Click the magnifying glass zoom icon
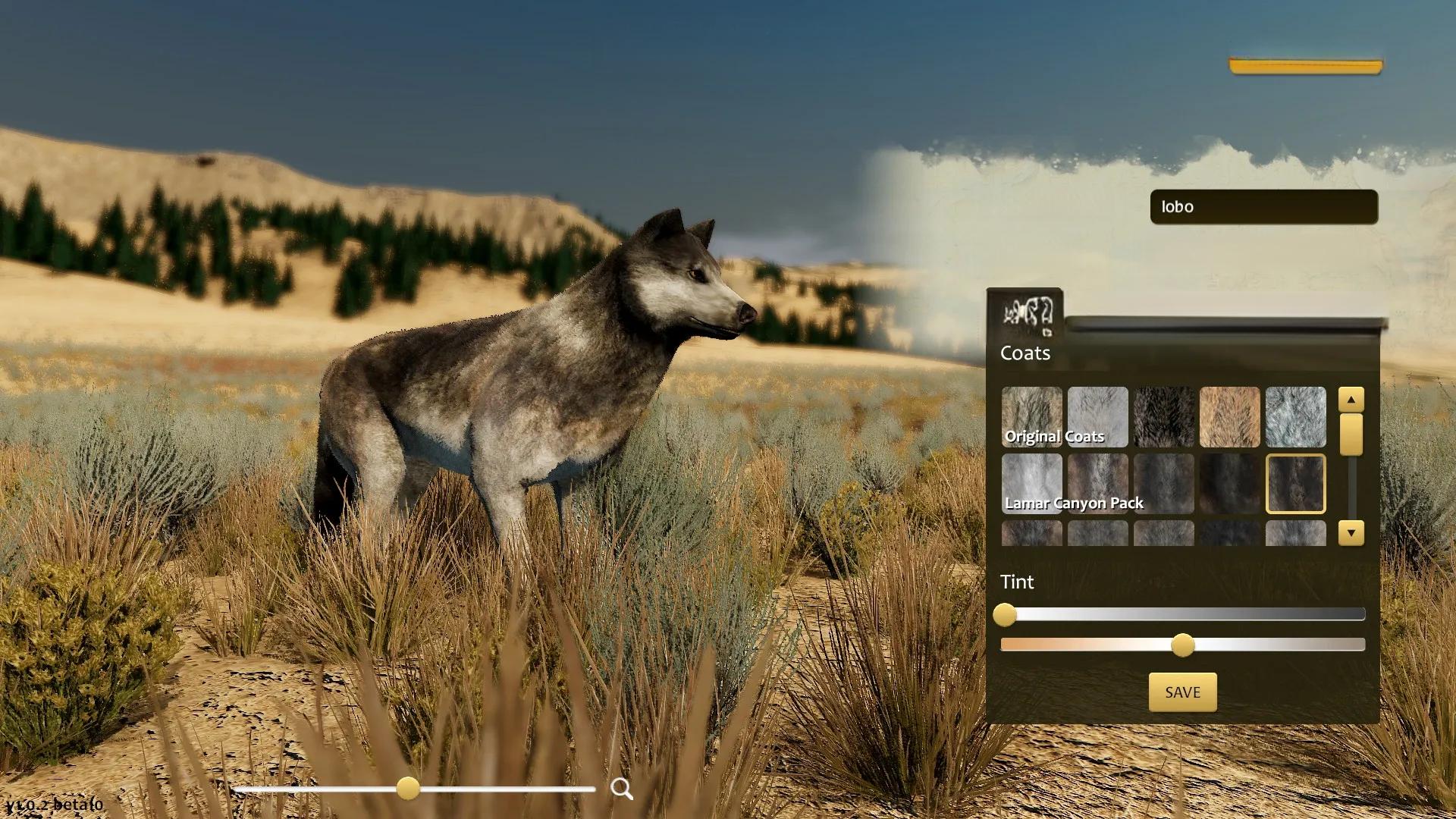The width and height of the screenshot is (1456, 819). 622,789
